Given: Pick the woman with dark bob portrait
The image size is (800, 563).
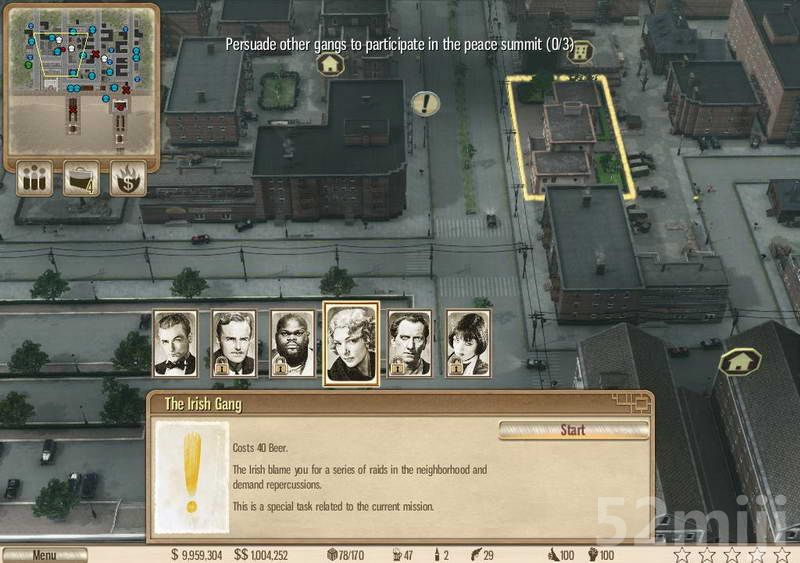Looking at the screenshot, I should [x=468, y=343].
